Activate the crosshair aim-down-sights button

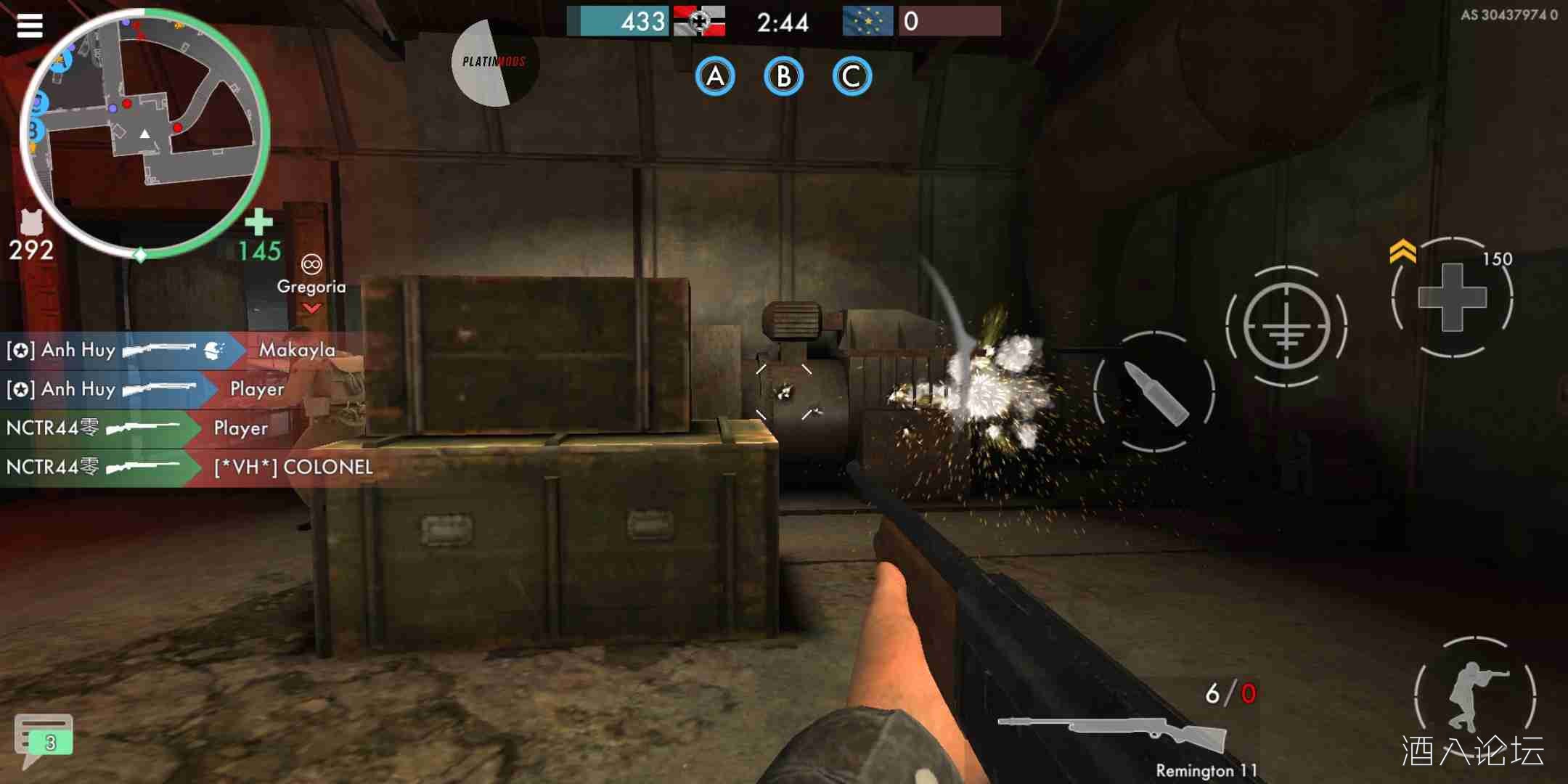point(1286,326)
